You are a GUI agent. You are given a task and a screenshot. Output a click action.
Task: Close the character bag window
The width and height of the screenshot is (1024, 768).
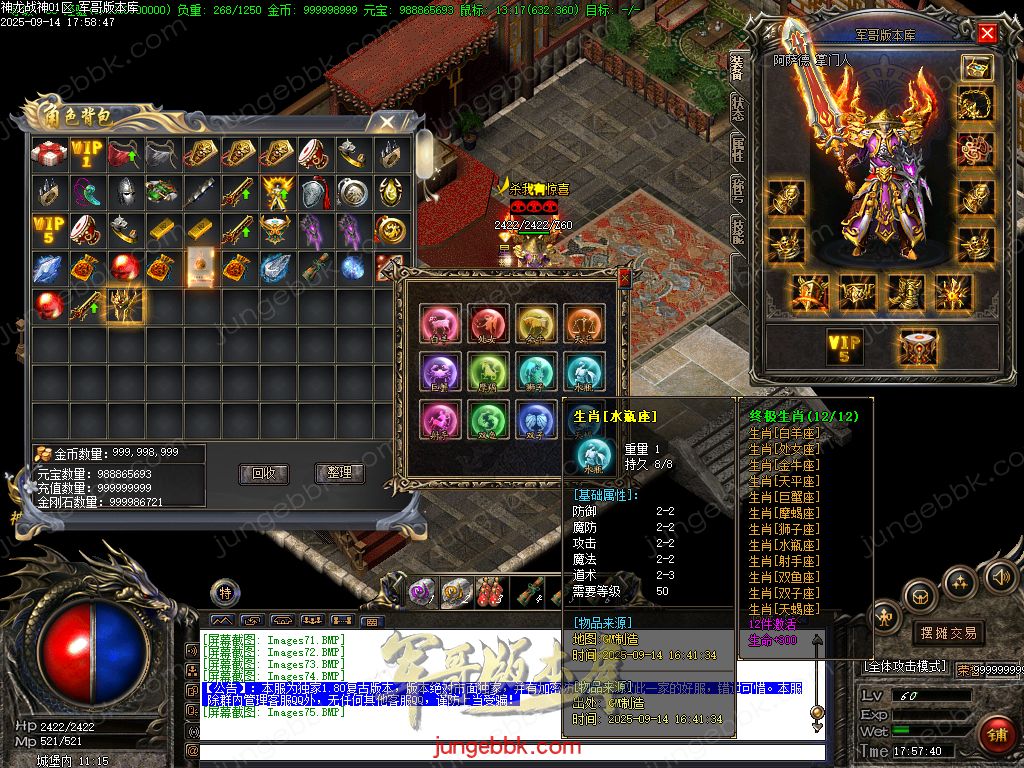point(384,122)
